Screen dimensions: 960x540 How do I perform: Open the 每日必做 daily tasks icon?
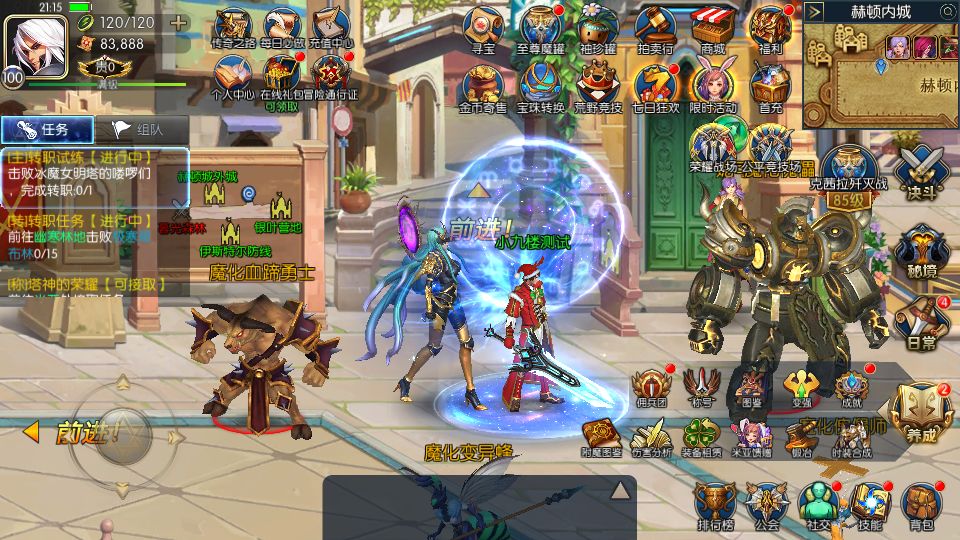tap(282, 27)
